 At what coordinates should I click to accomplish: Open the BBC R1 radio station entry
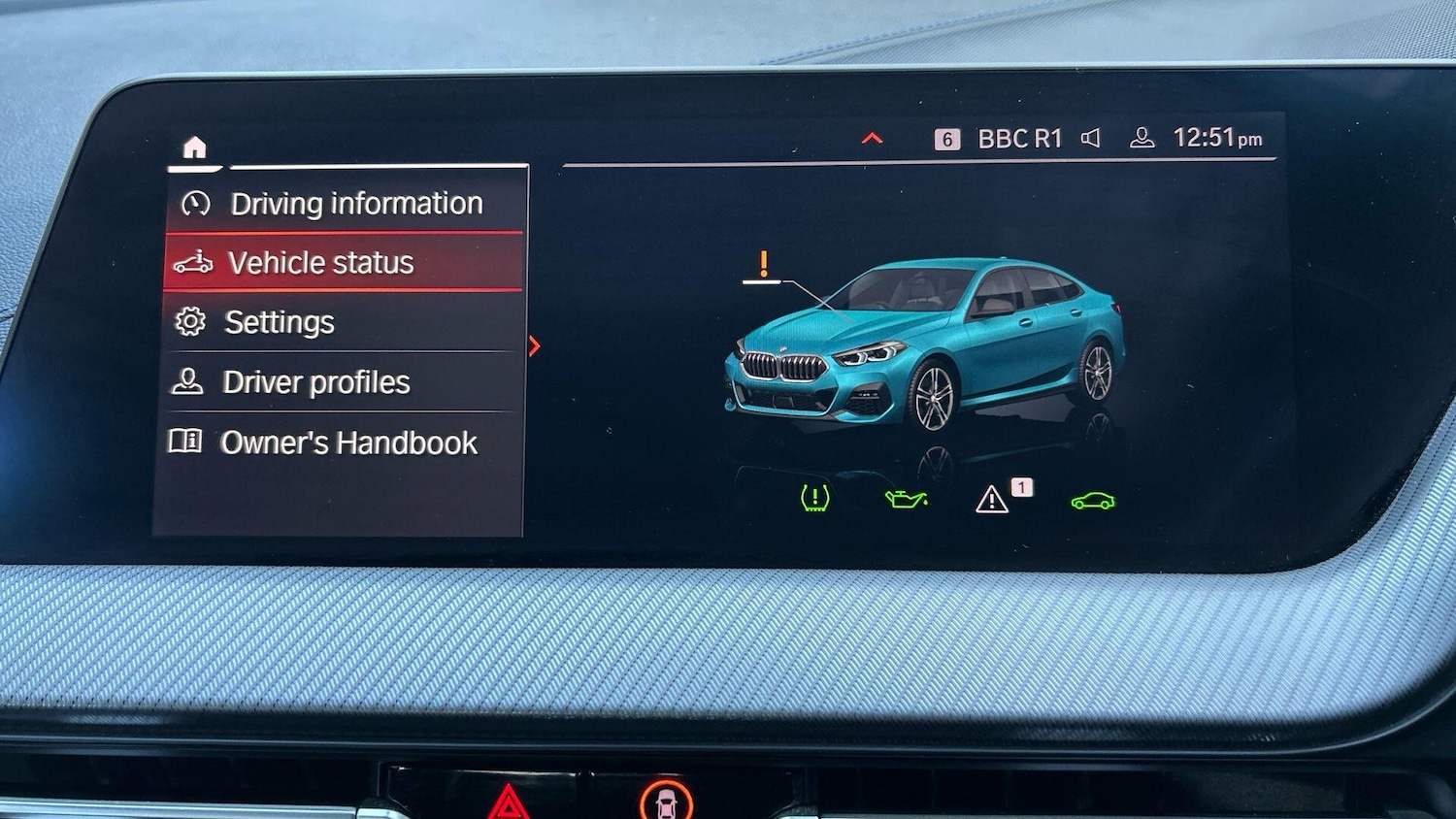pyautogui.click(x=1018, y=139)
